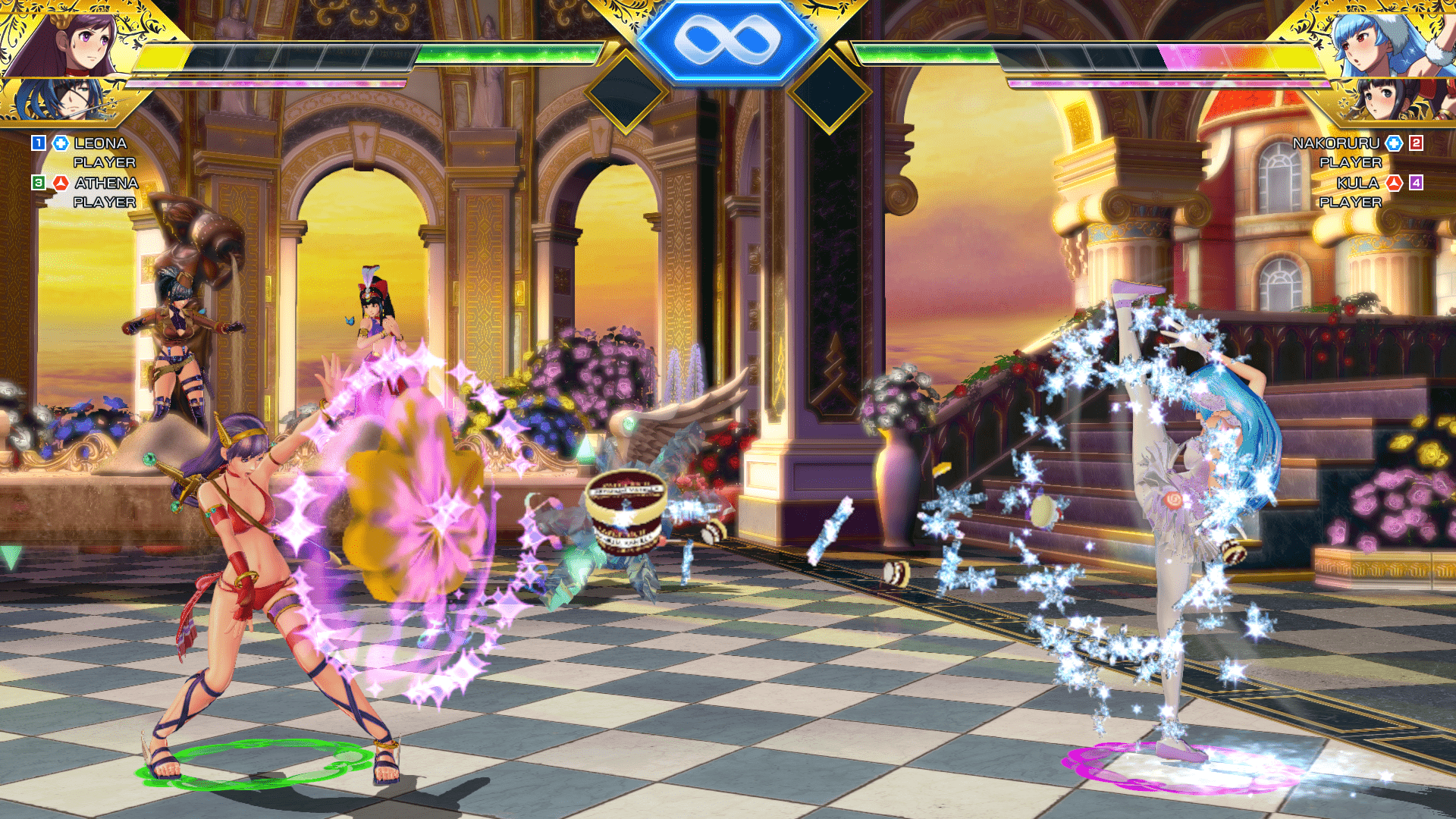Select the Nakoruru player 2 label
The height and width of the screenshot is (819, 1456).
[1335, 143]
